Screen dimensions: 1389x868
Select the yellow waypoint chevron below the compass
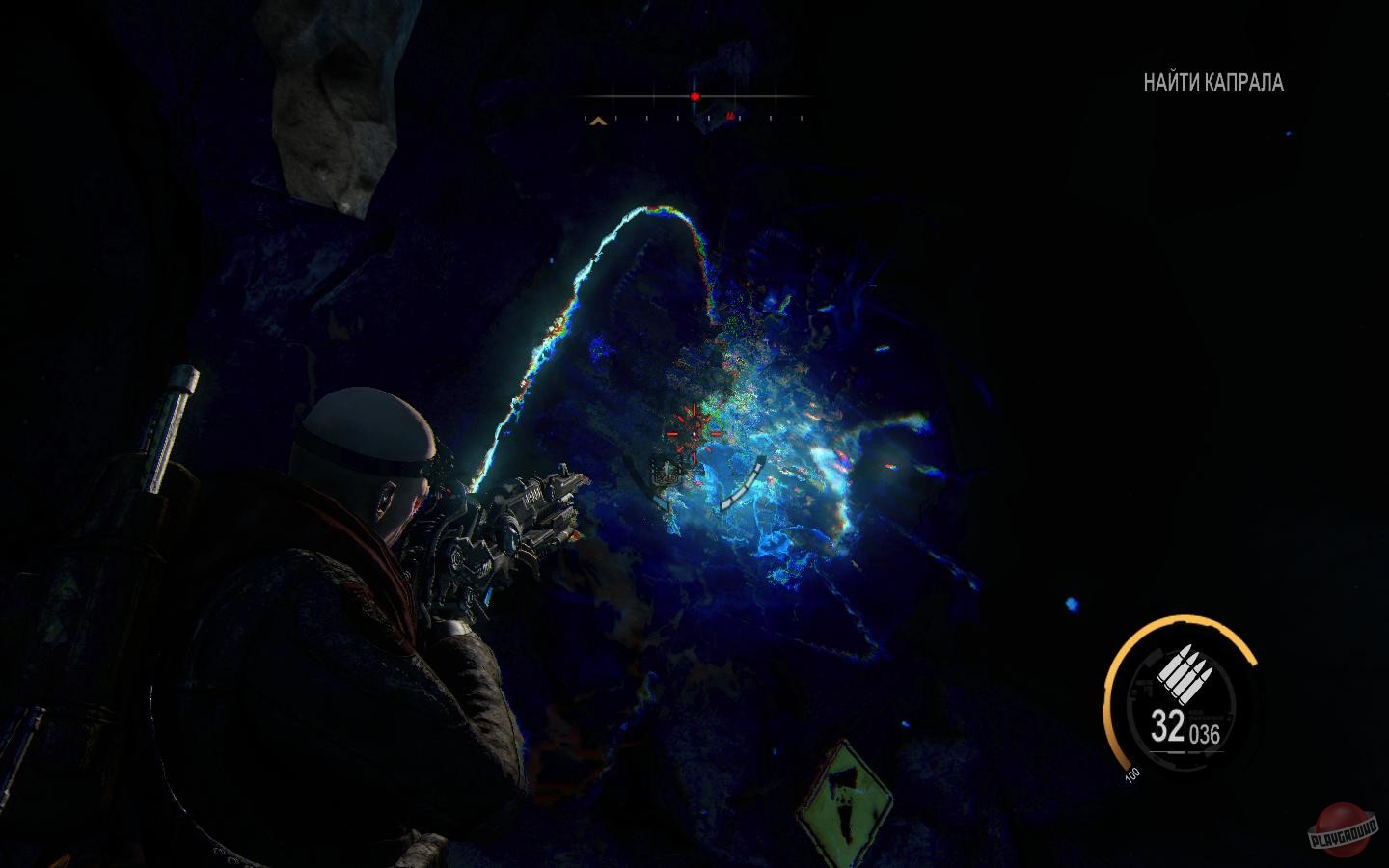pos(598,121)
